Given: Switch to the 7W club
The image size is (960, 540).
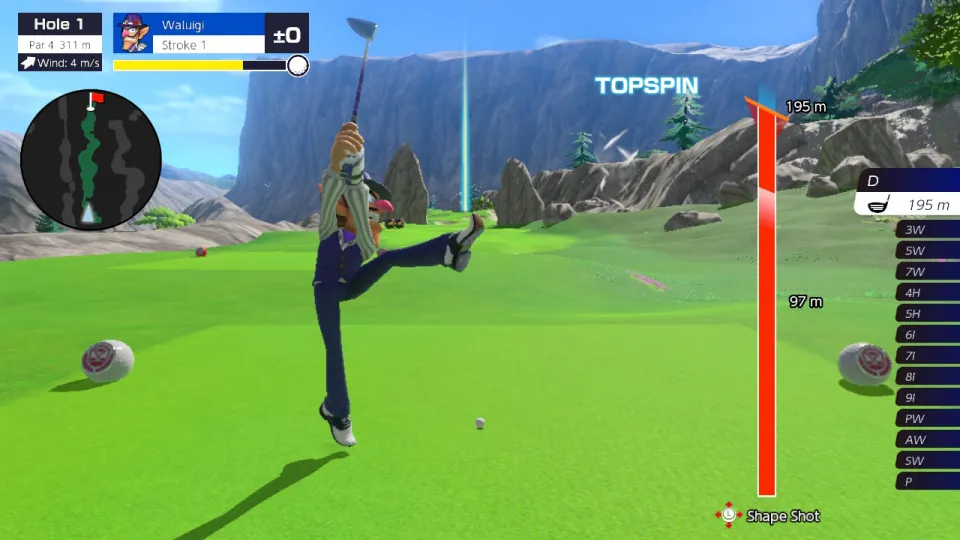Looking at the screenshot, I should [926, 271].
